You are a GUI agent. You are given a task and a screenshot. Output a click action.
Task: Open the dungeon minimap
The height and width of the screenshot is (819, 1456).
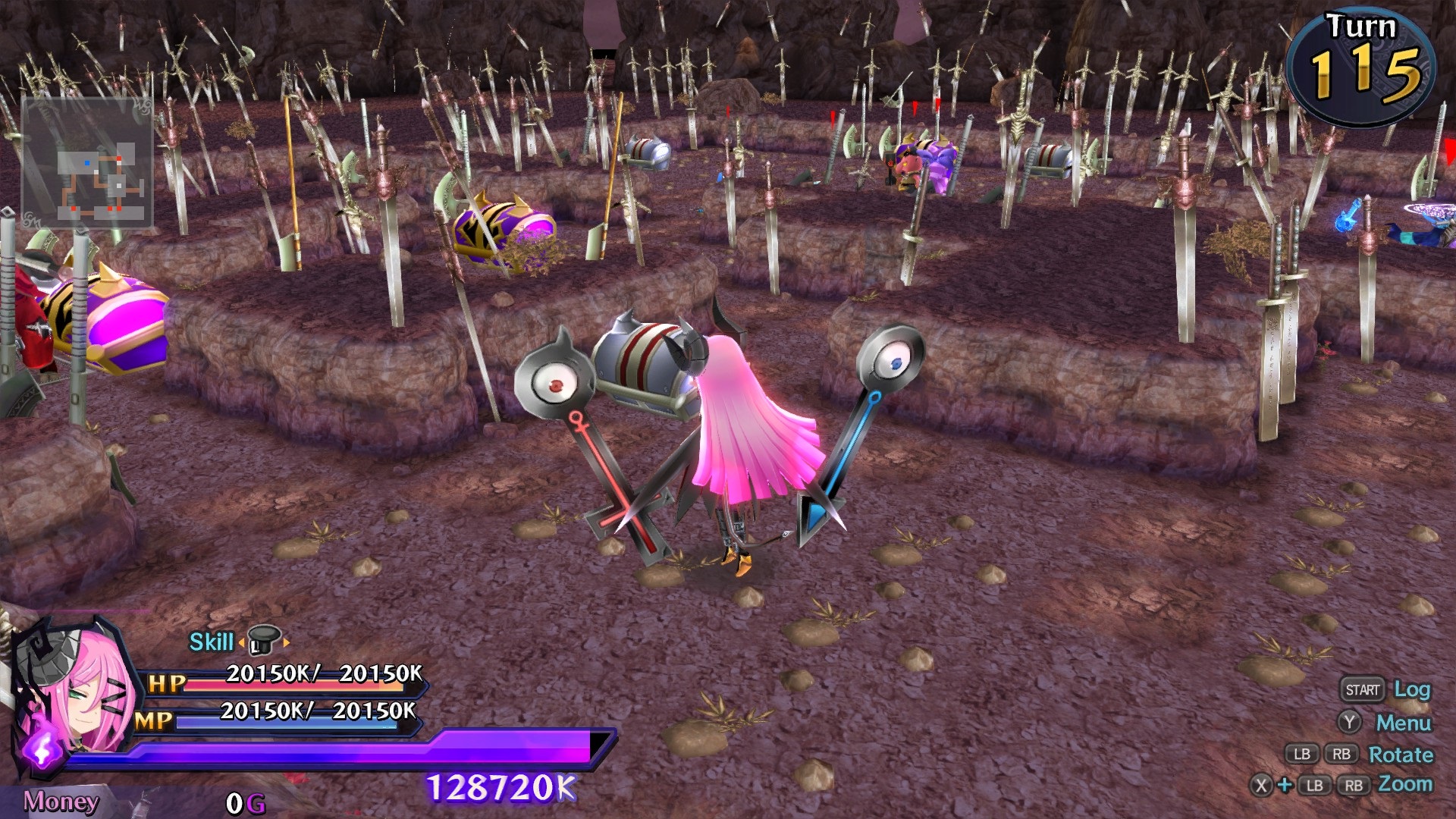click(88, 163)
